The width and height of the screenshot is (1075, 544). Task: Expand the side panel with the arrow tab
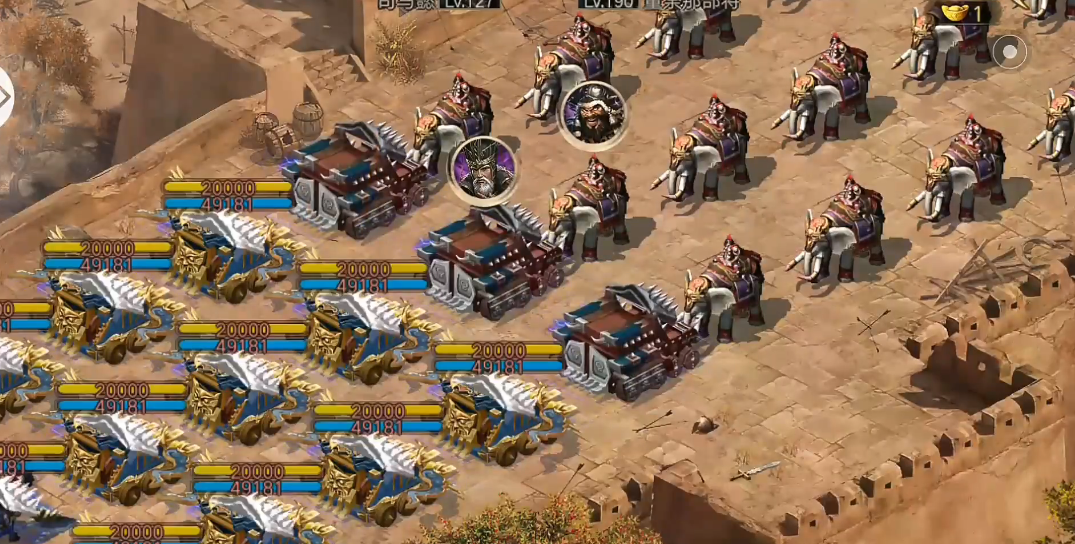[x=5, y=97]
